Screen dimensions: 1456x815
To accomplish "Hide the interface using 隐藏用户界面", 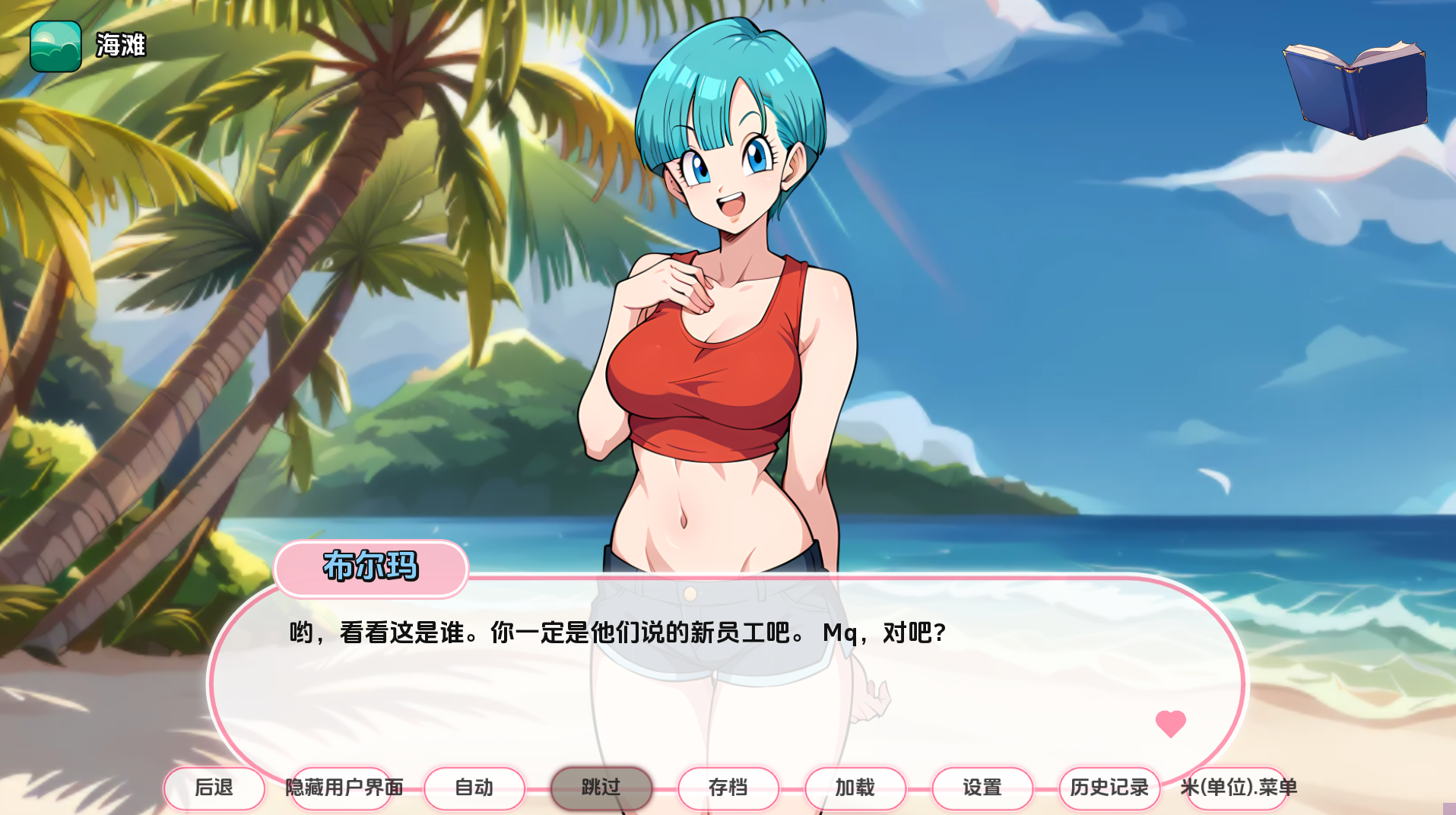I will click(343, 788).
